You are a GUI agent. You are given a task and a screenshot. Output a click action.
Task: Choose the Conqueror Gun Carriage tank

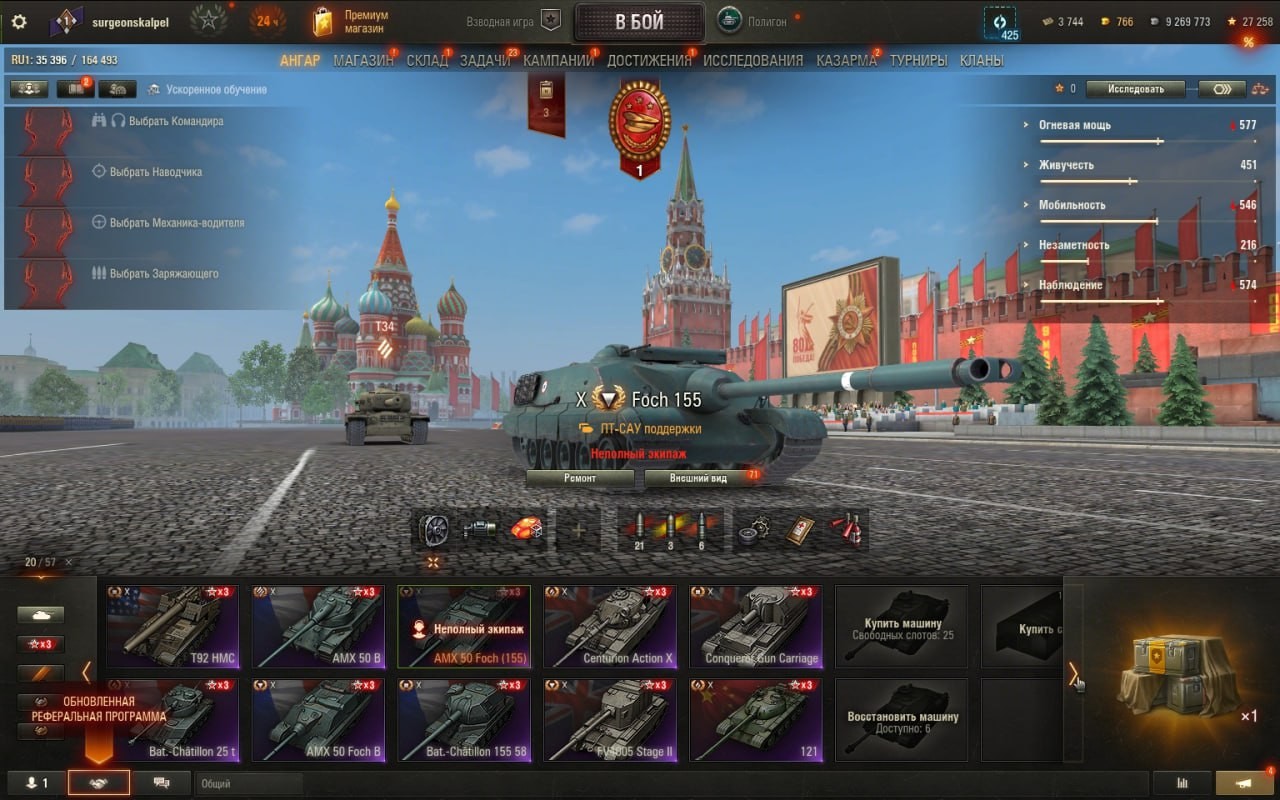click(x=756, y=627)
